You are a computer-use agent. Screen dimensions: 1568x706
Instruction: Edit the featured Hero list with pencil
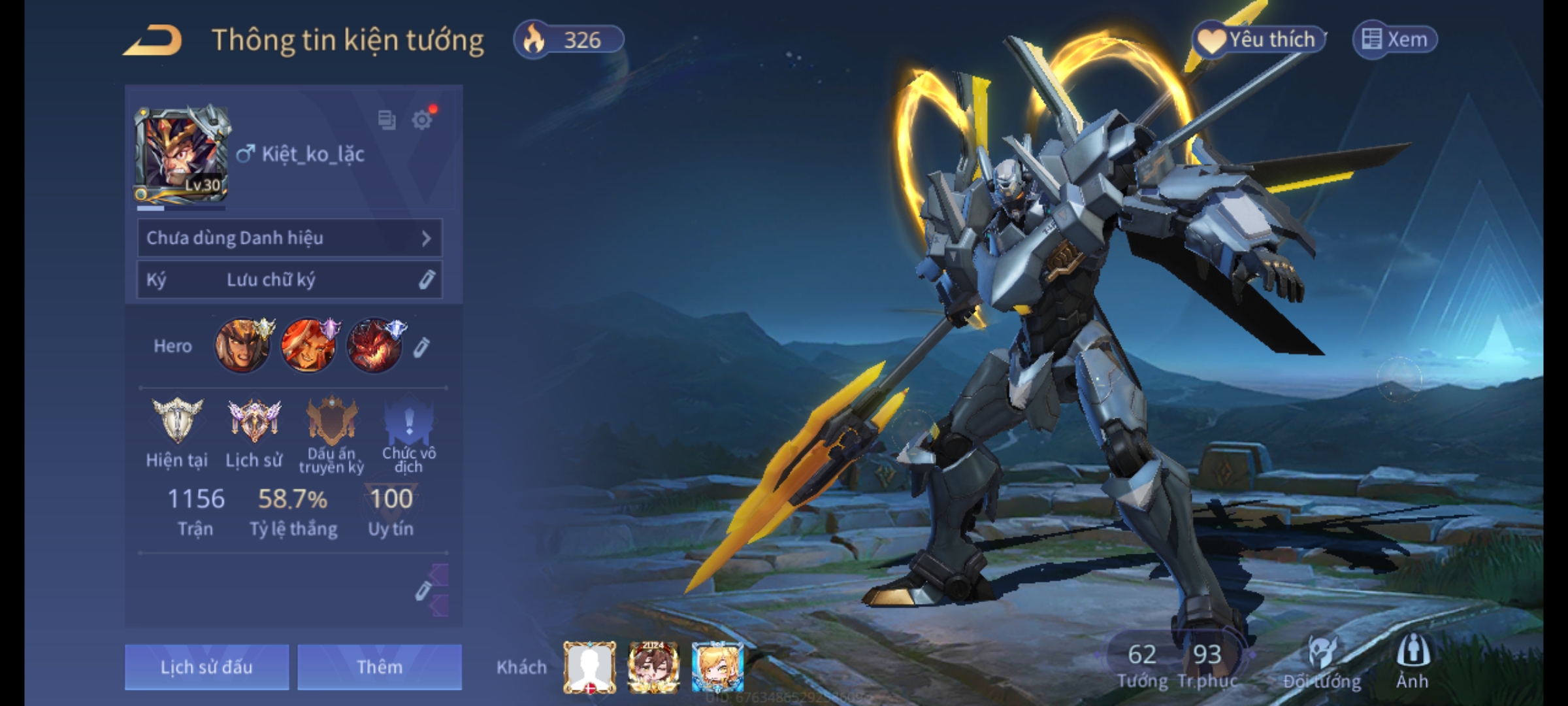[422, 347]
